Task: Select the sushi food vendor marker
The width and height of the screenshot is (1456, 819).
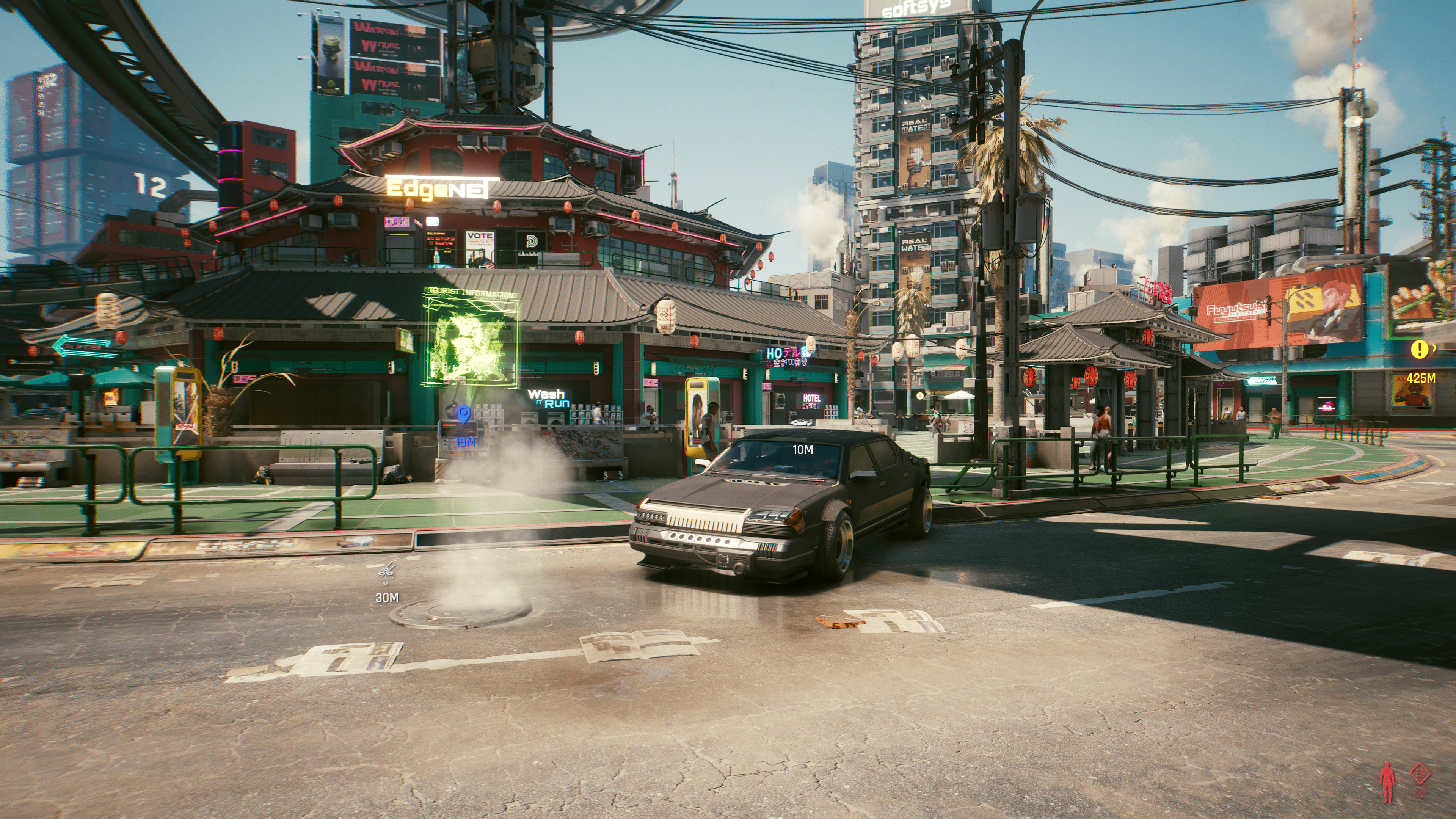Action: coord(387,571)
